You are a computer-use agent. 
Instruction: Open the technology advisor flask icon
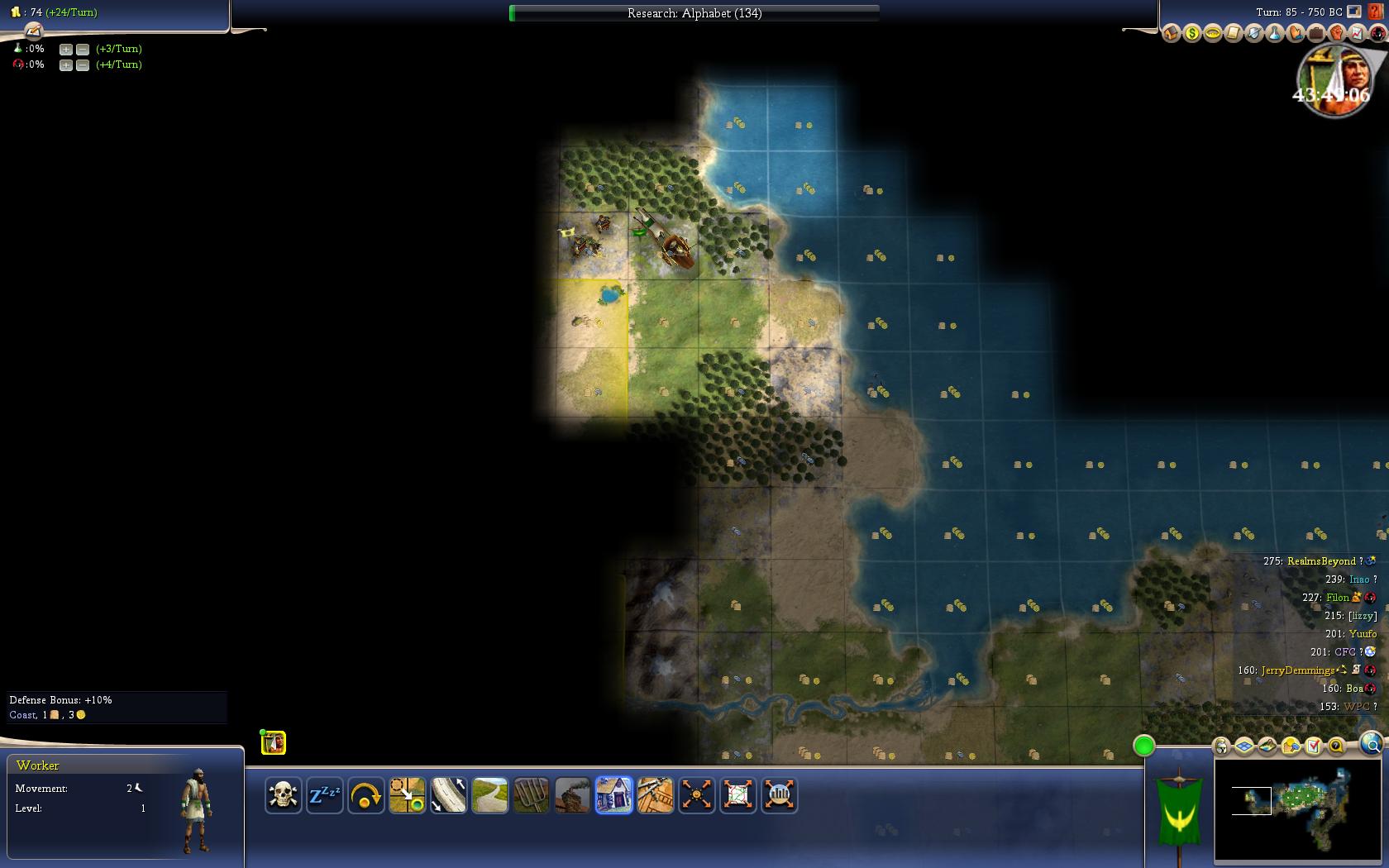(1274, 33)
